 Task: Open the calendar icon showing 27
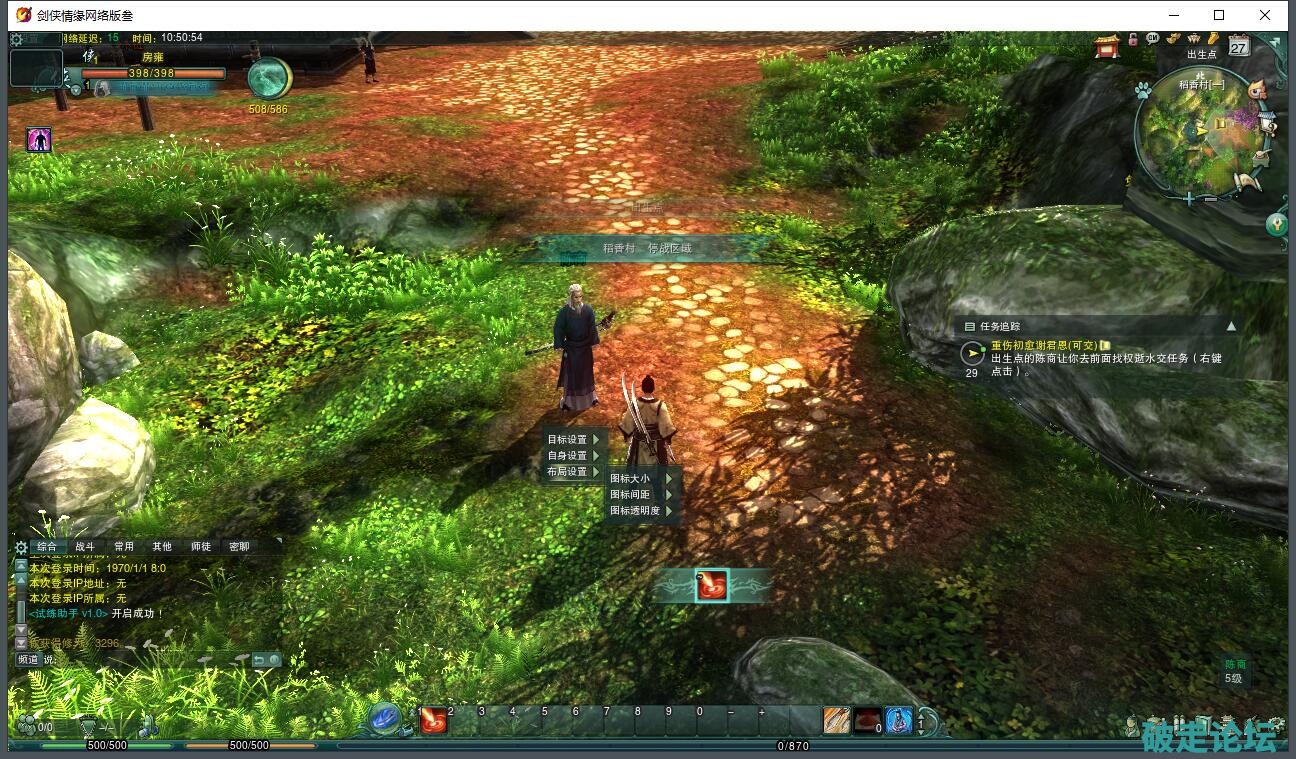(1239, 46)
